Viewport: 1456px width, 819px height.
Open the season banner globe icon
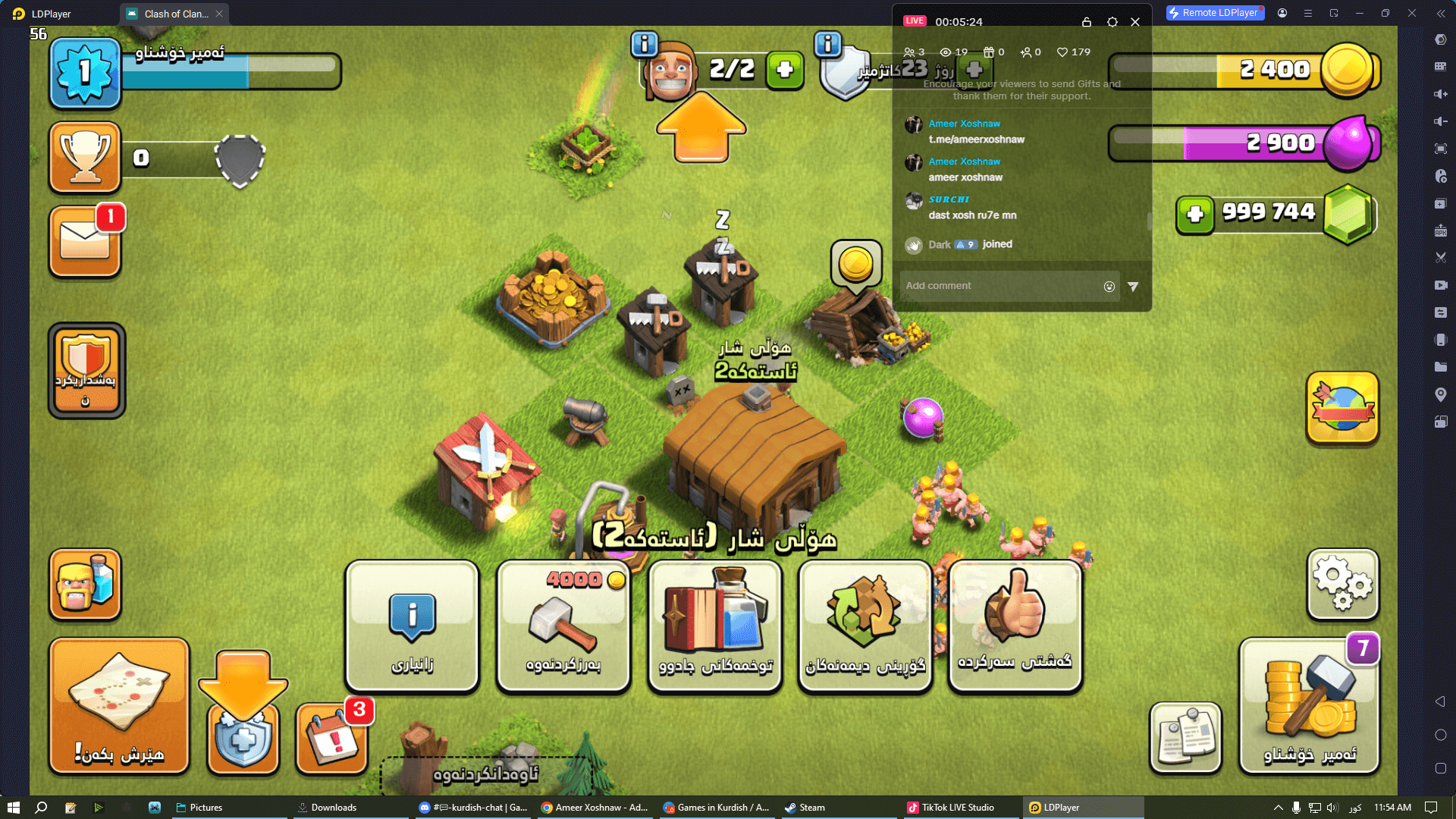(x=1341, y=408)
